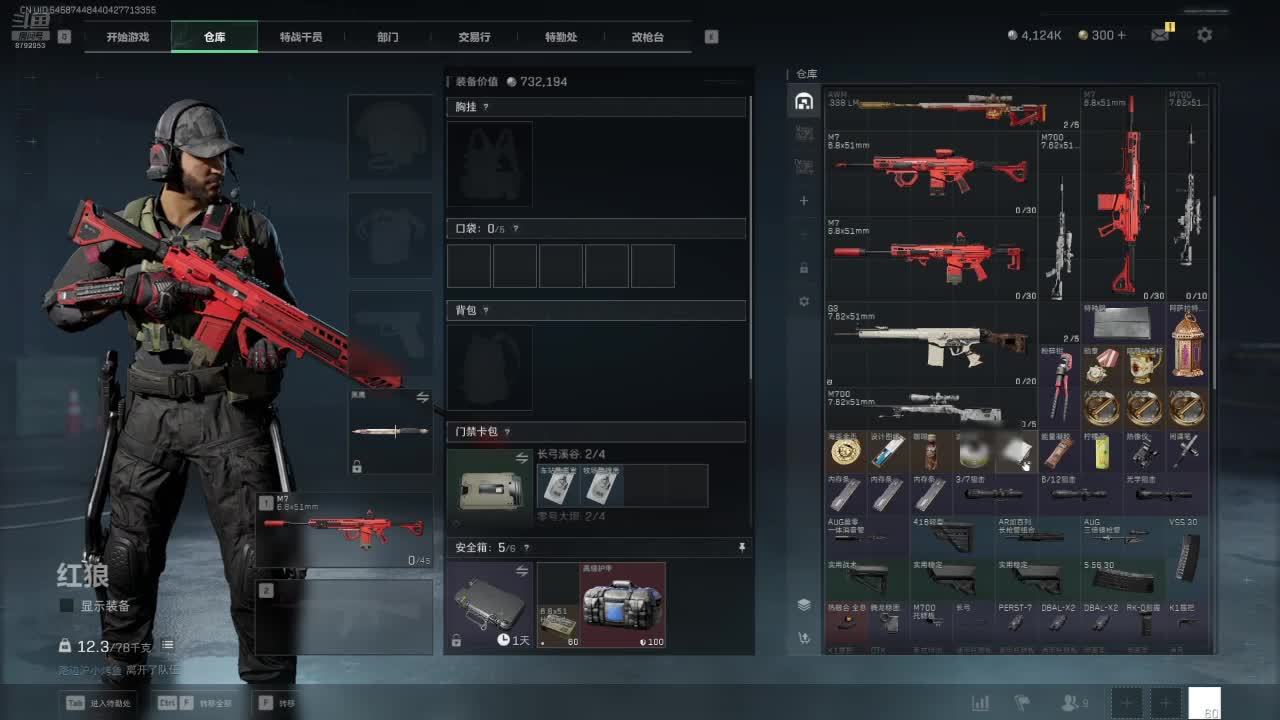Select the white G3 rifle in the stash
This screenshot has width=1280, height=720.
930,343
